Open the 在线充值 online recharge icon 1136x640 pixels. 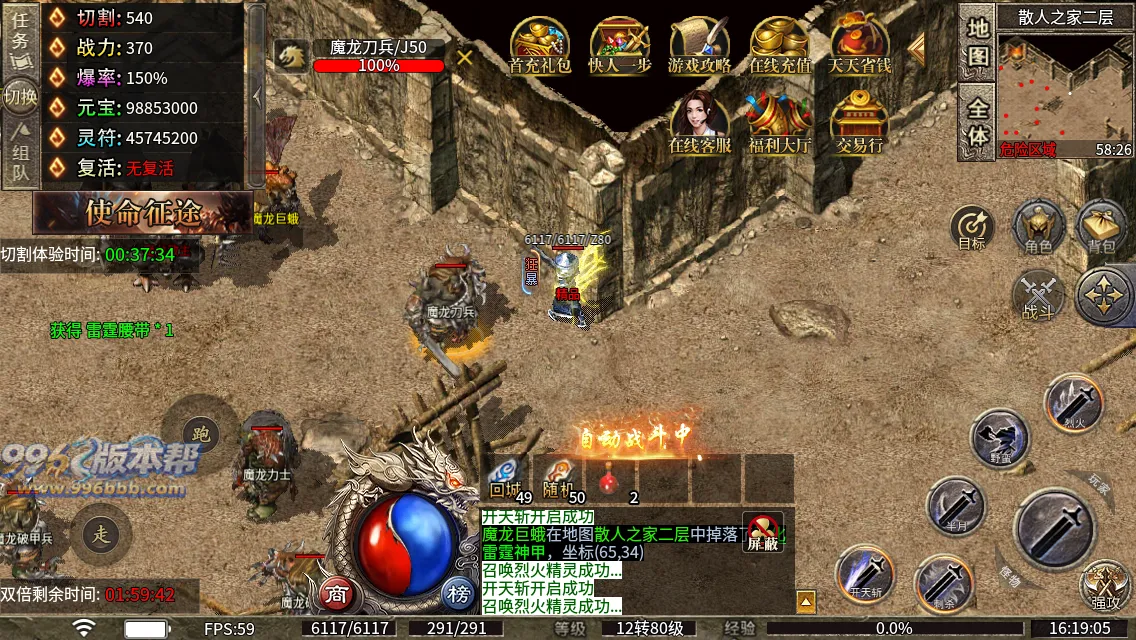(x=780, y=46)
